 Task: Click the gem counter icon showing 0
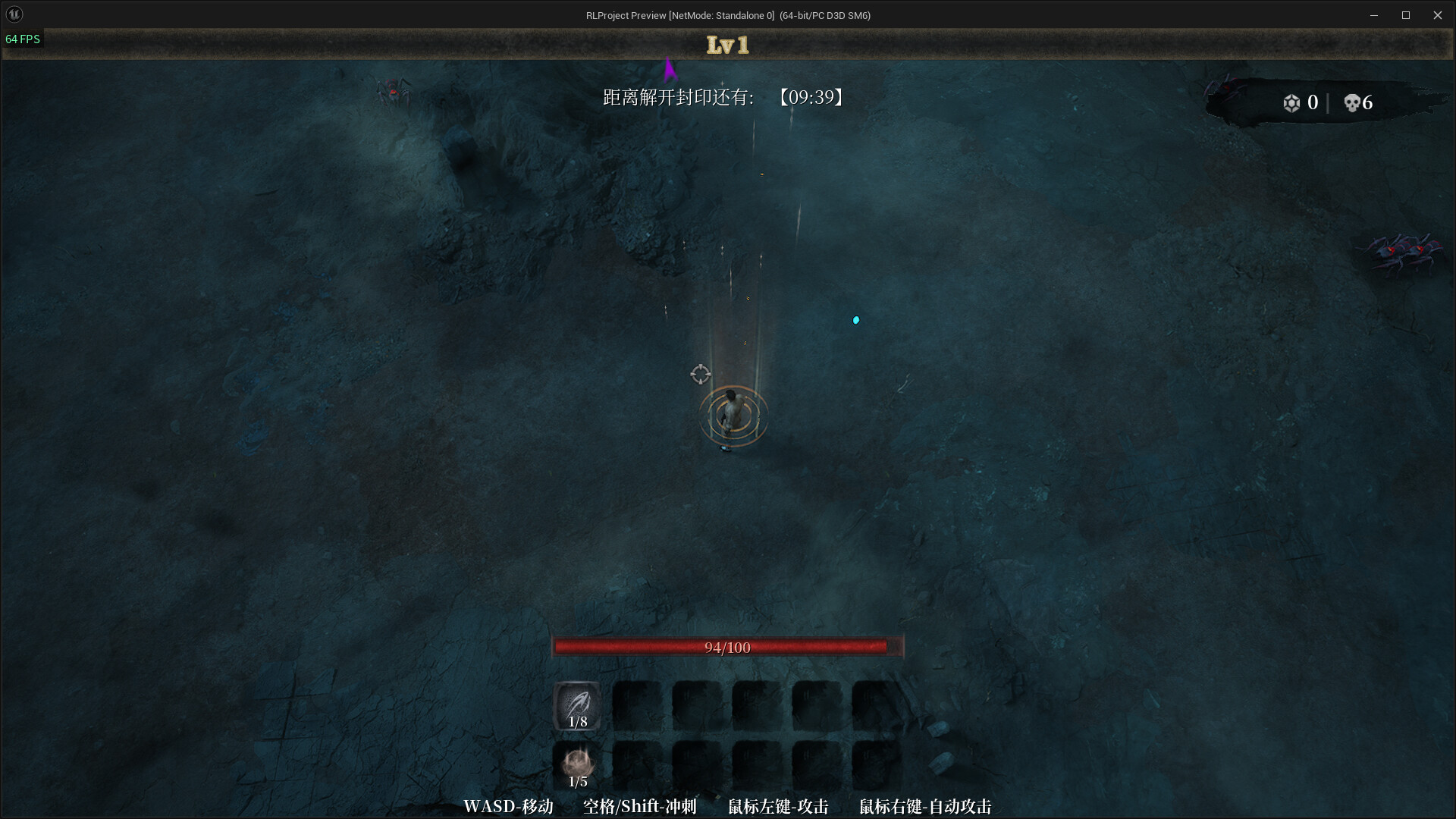[x=1292, y=102]
